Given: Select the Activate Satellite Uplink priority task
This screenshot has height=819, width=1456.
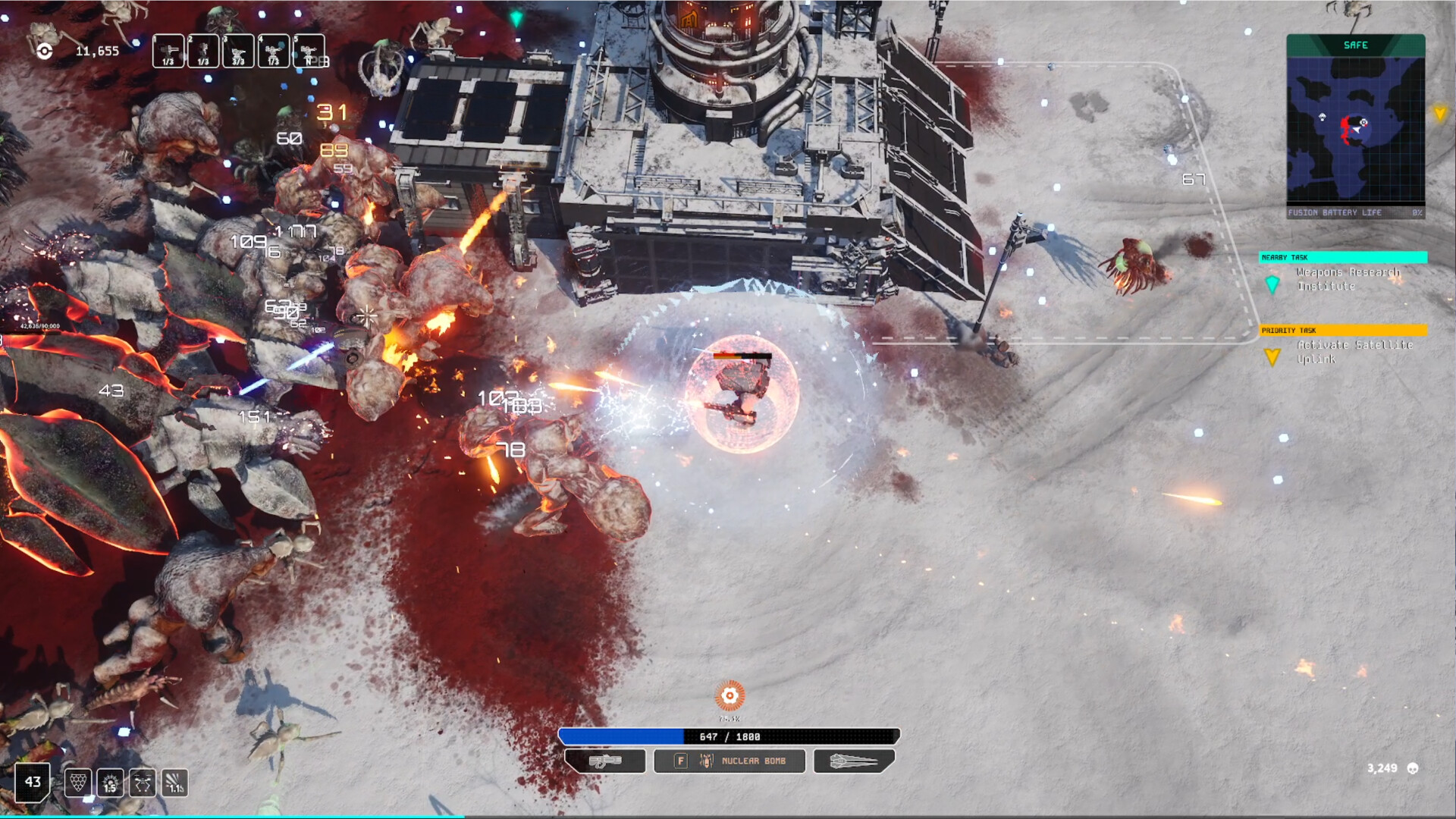Looking at the screenshot, I should point(1354,352).
